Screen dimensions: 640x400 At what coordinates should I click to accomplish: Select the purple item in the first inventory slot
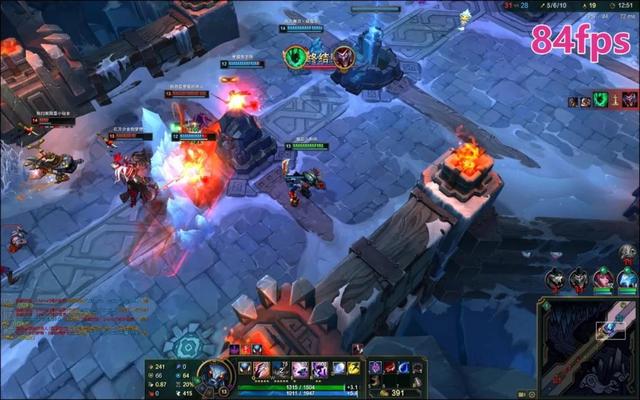pos(376,367)
